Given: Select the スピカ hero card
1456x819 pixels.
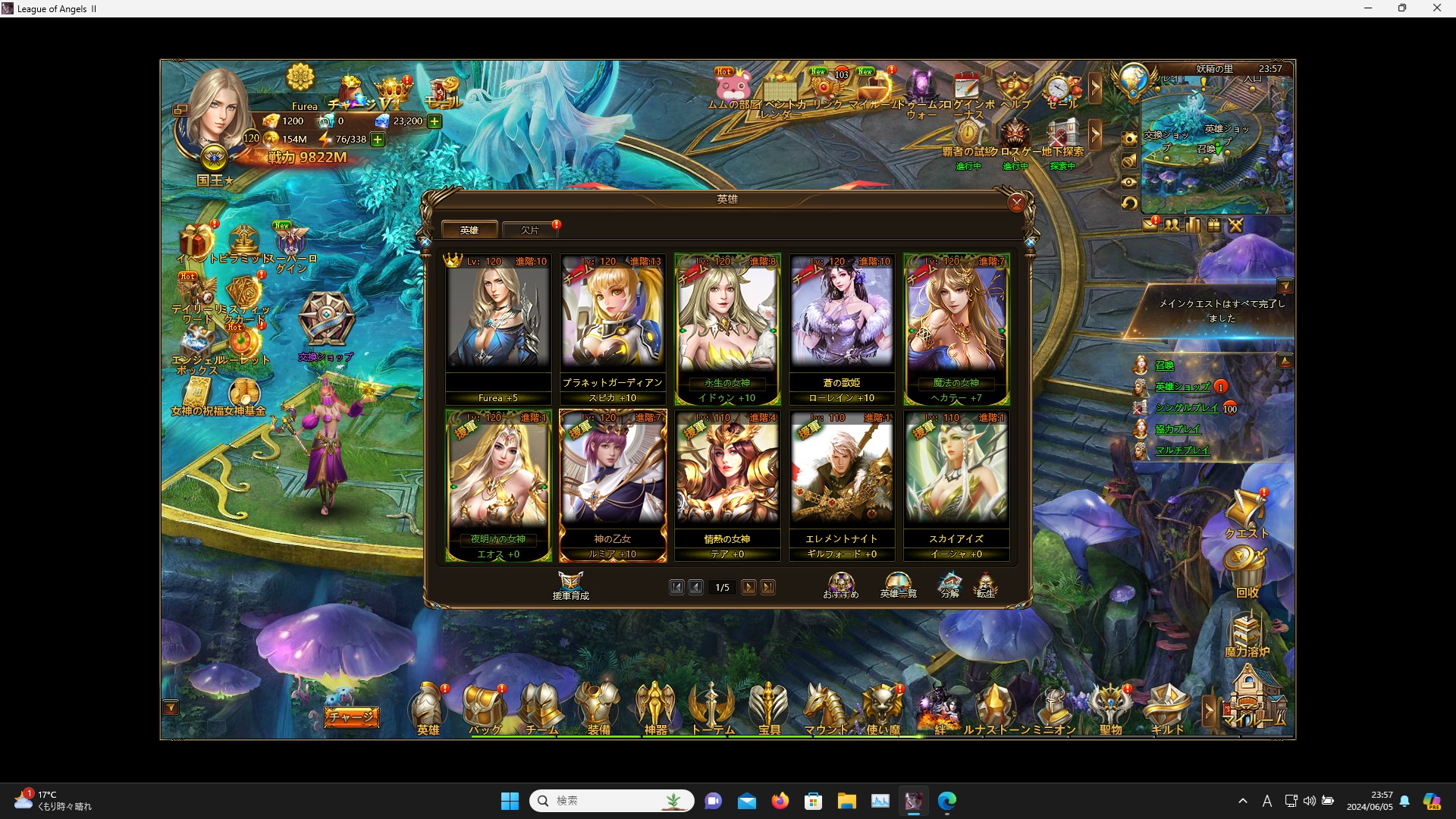Looking at the screenshot, I should (x=613, y=328).
